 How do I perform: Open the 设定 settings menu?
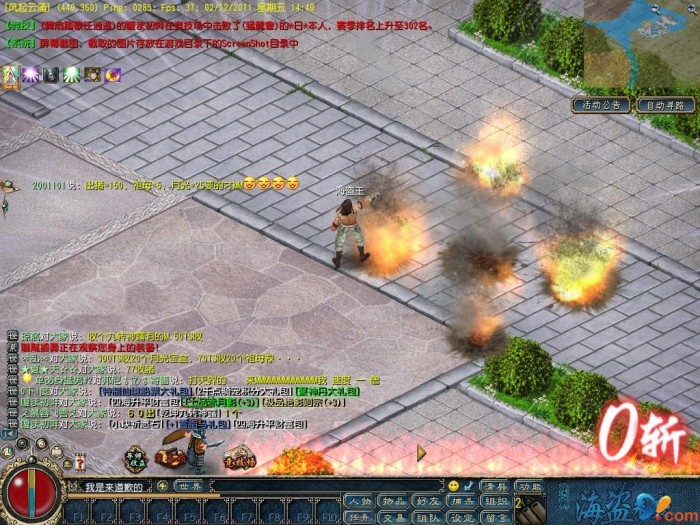tap(463, 517)
